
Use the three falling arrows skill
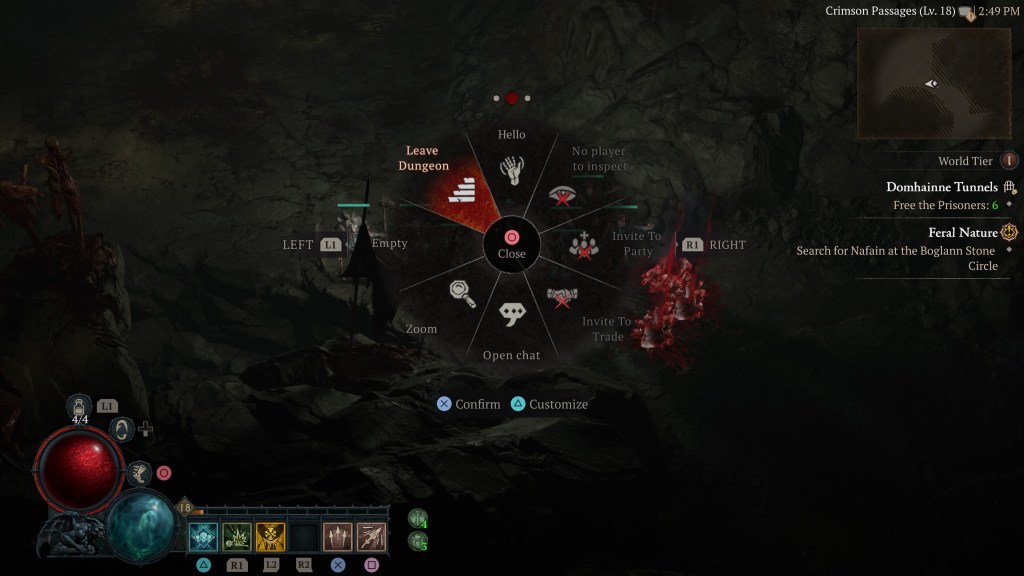click(x=338, y=537)
